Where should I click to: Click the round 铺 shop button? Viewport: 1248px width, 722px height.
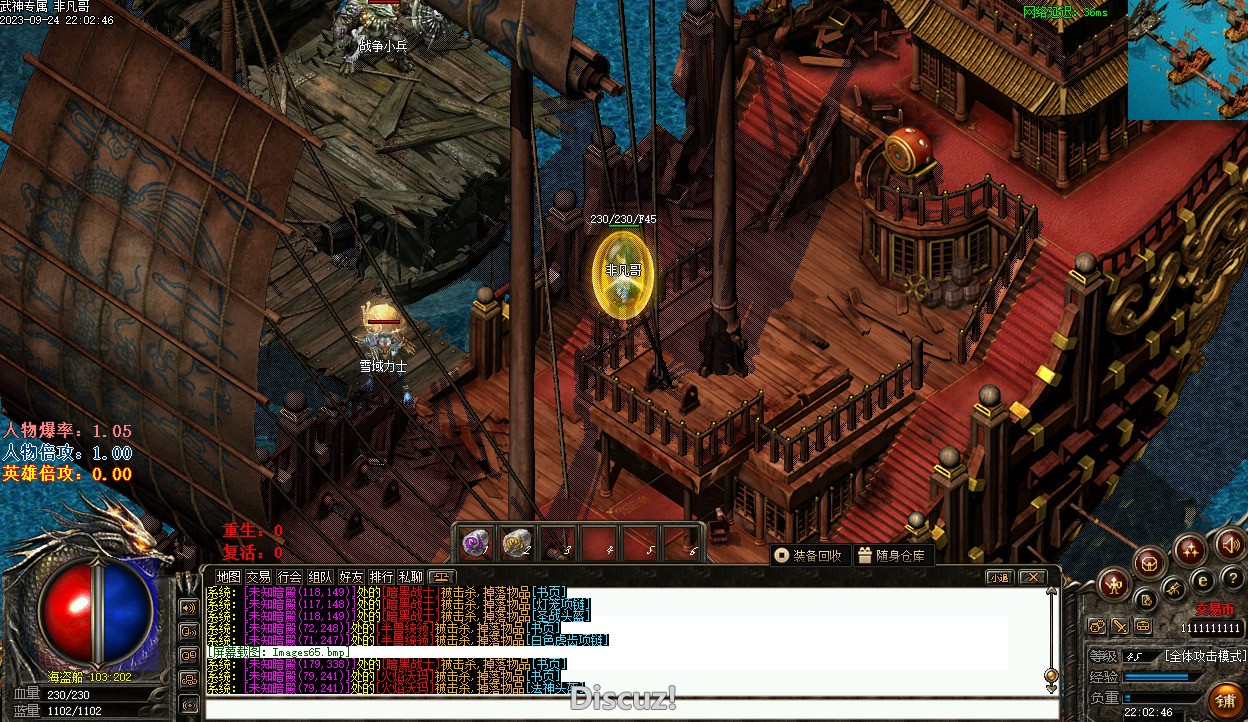coord(1224,699)
